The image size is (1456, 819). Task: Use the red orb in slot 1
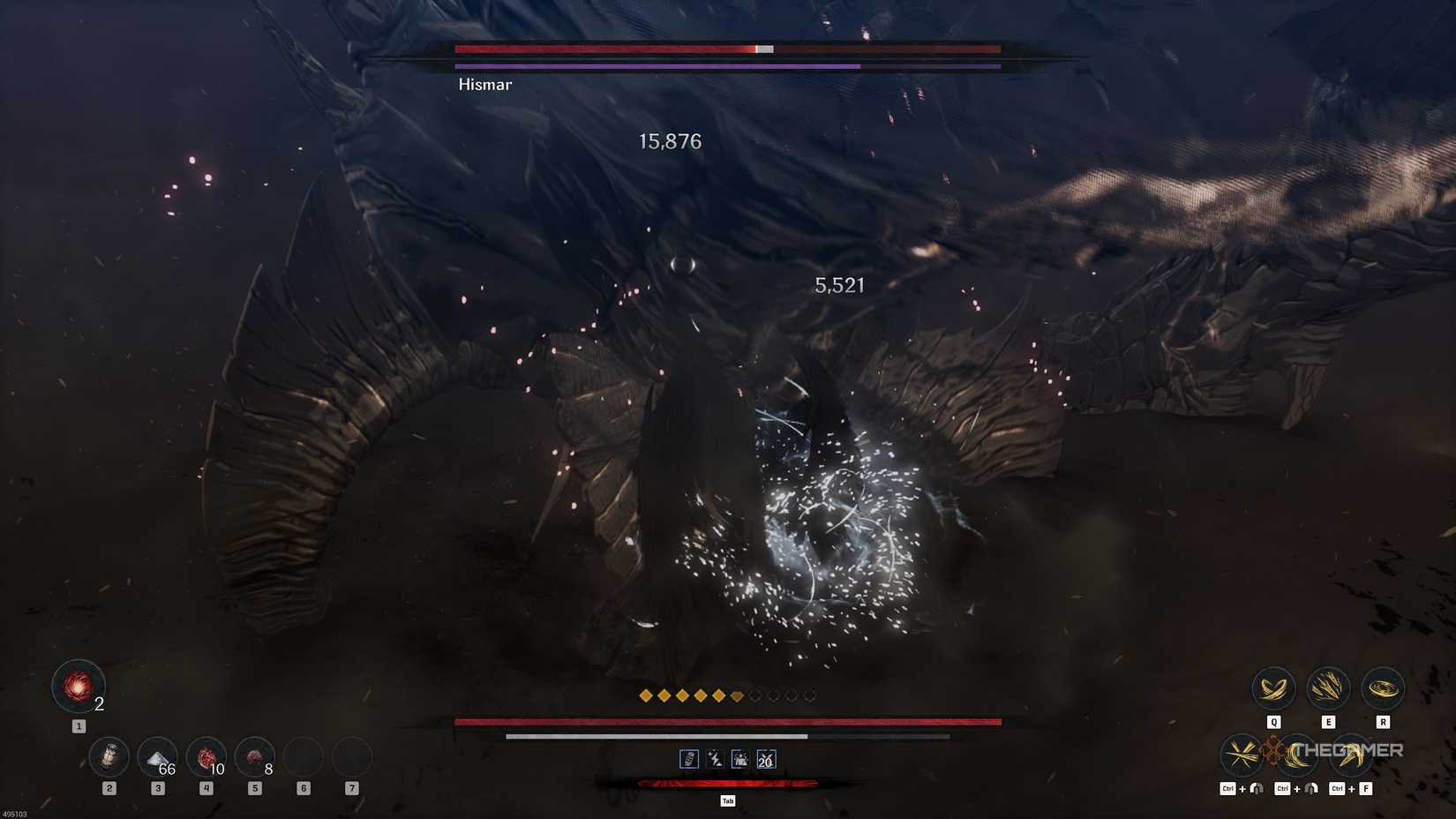[78, 687]
